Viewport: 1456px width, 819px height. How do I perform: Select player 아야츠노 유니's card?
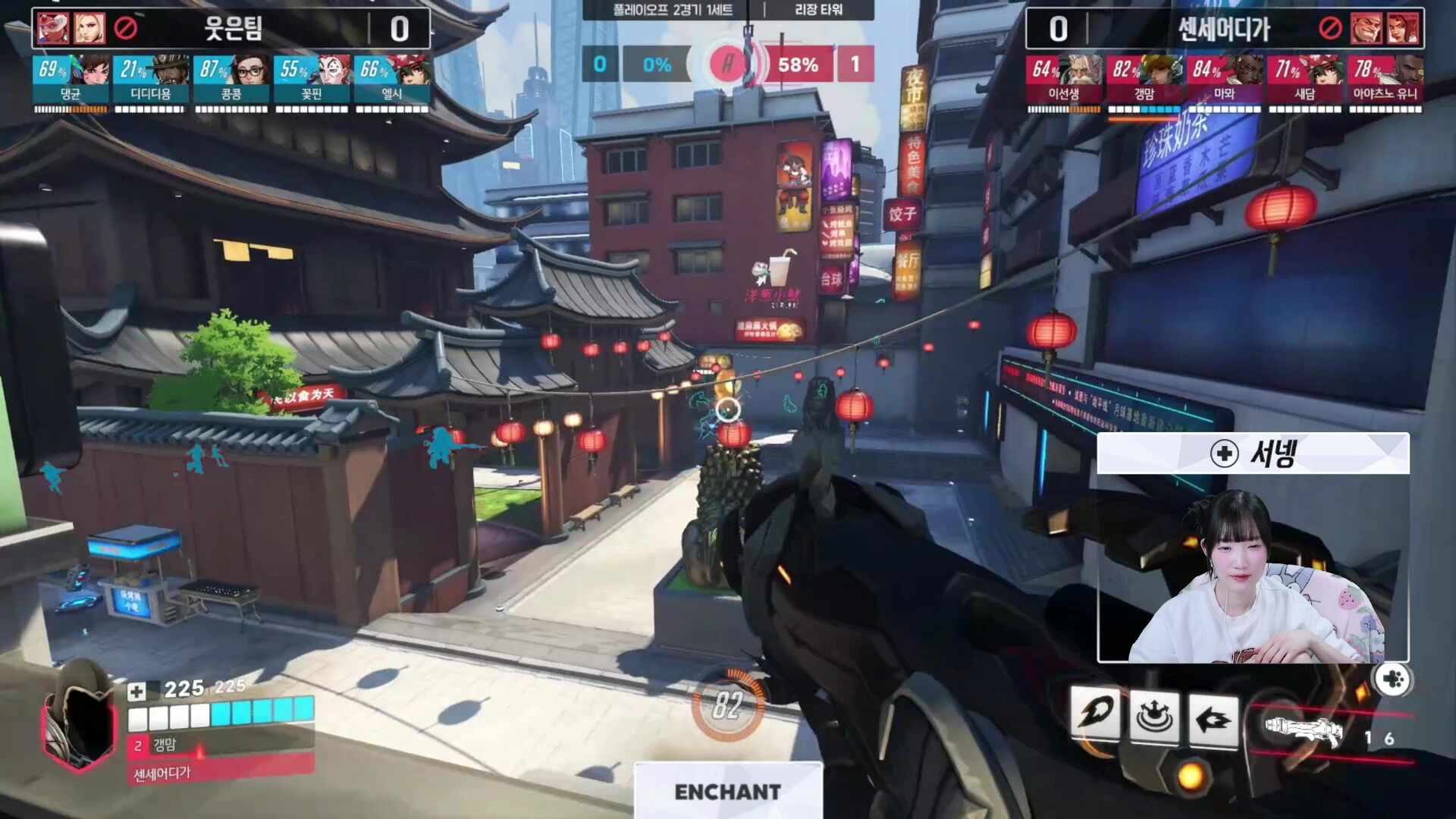pos(1385,79)
